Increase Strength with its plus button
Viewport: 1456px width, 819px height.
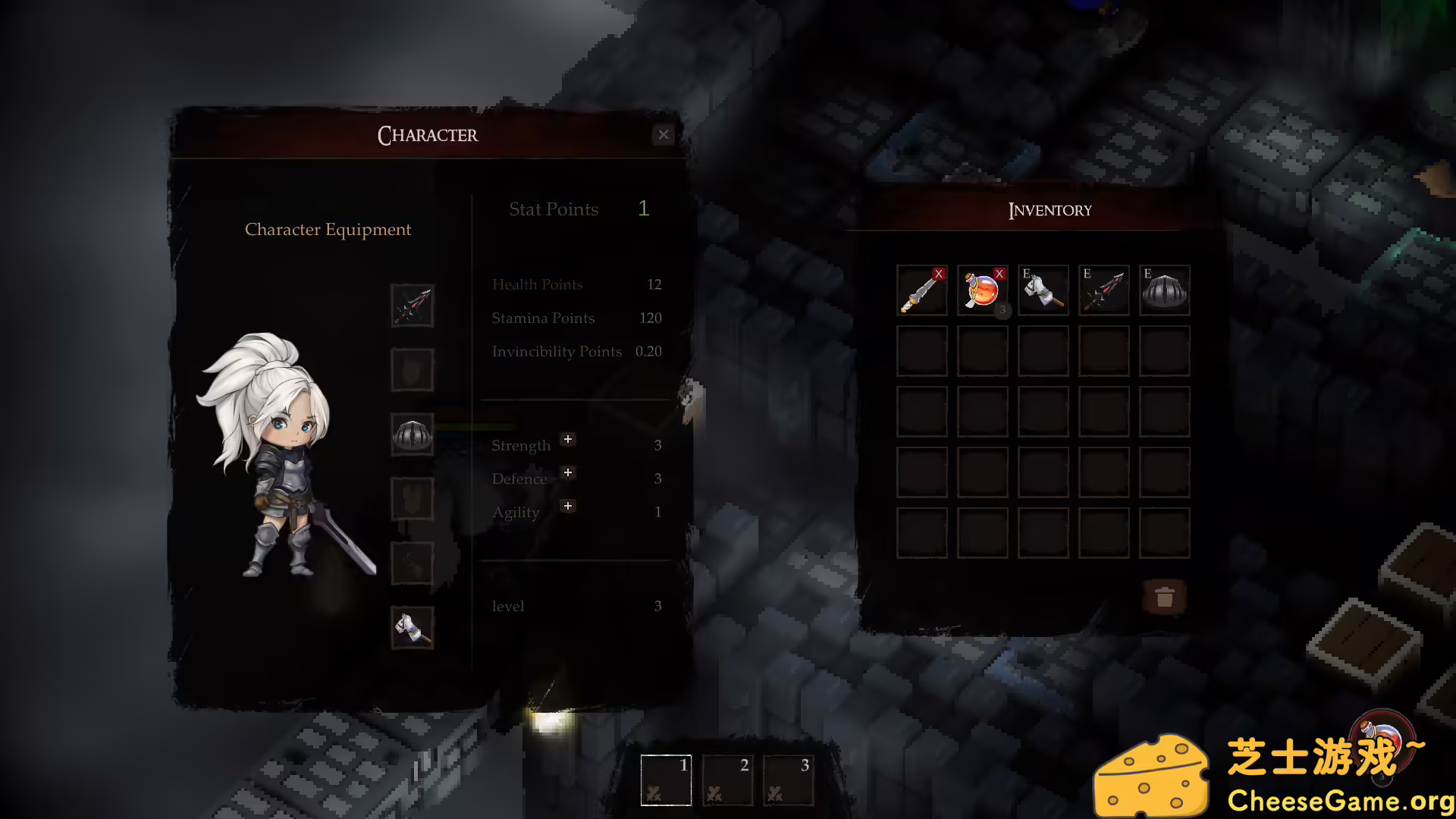pos(567,439)
